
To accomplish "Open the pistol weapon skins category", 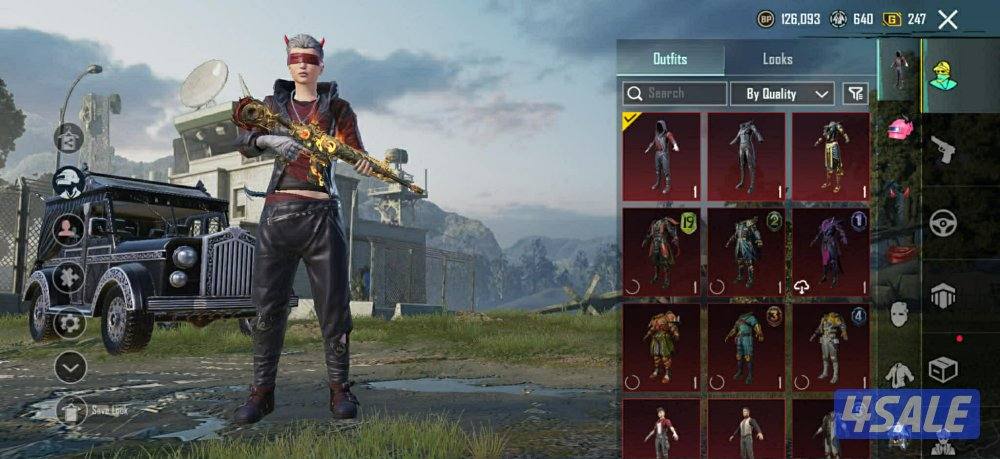I will pos(943,149).
